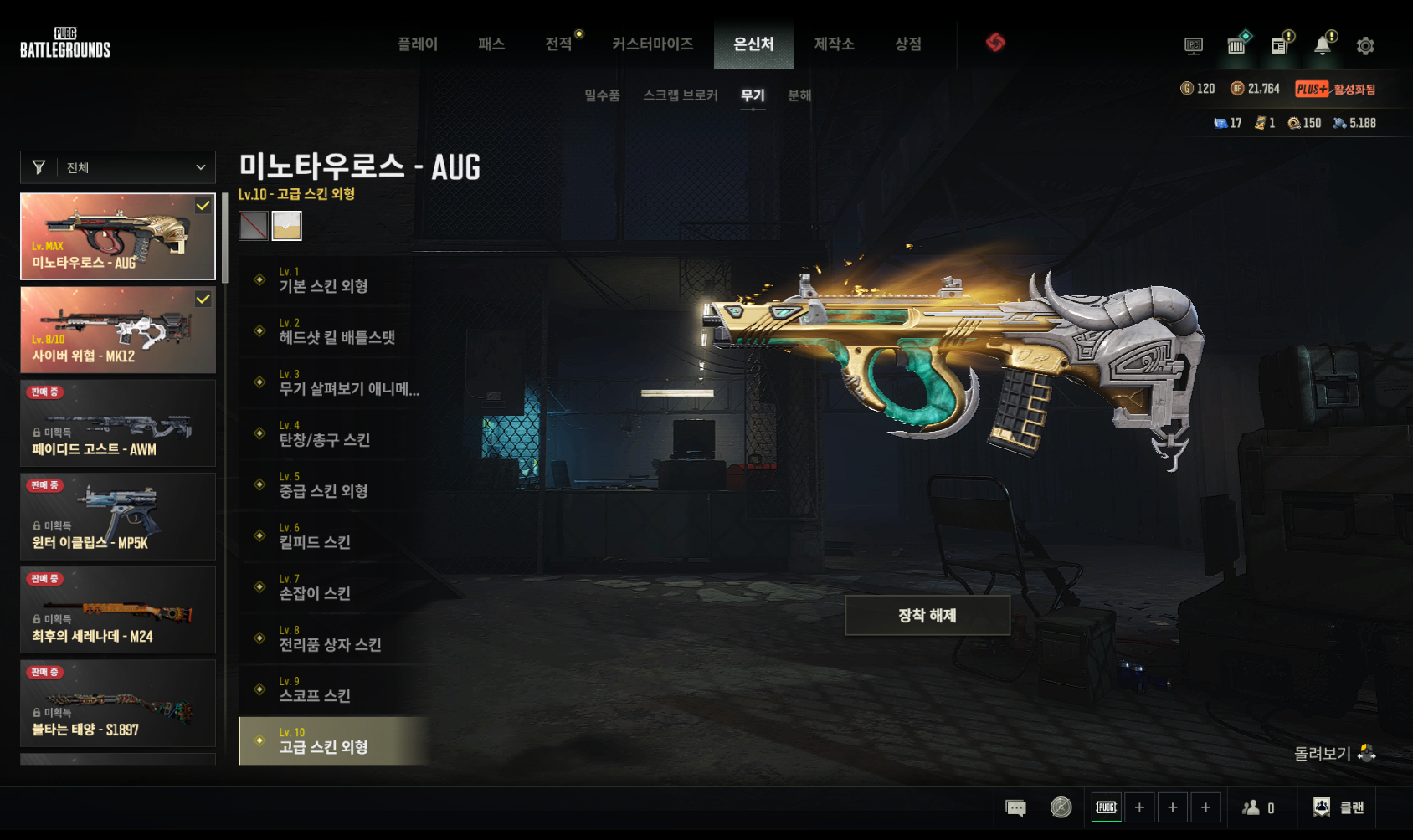Open the notification bell

pyautogui.click(x=1323, y=46)
